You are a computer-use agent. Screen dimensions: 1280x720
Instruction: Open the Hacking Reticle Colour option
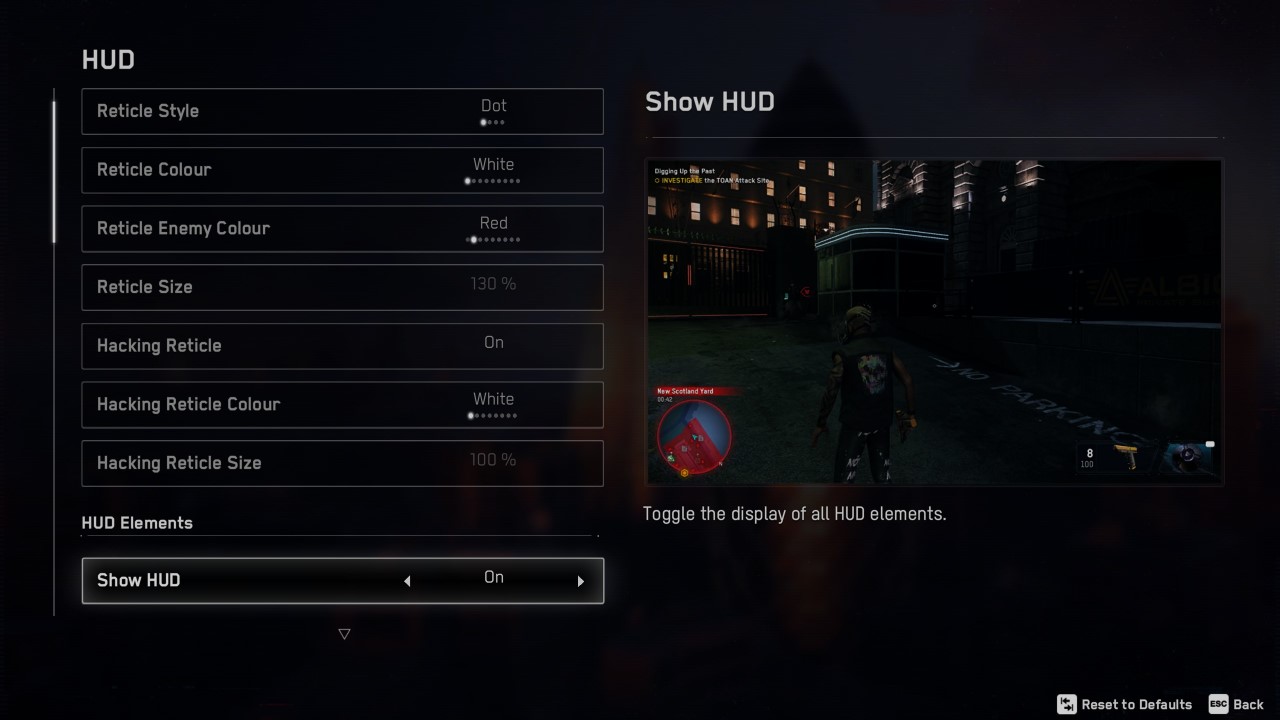pos(342,405)
